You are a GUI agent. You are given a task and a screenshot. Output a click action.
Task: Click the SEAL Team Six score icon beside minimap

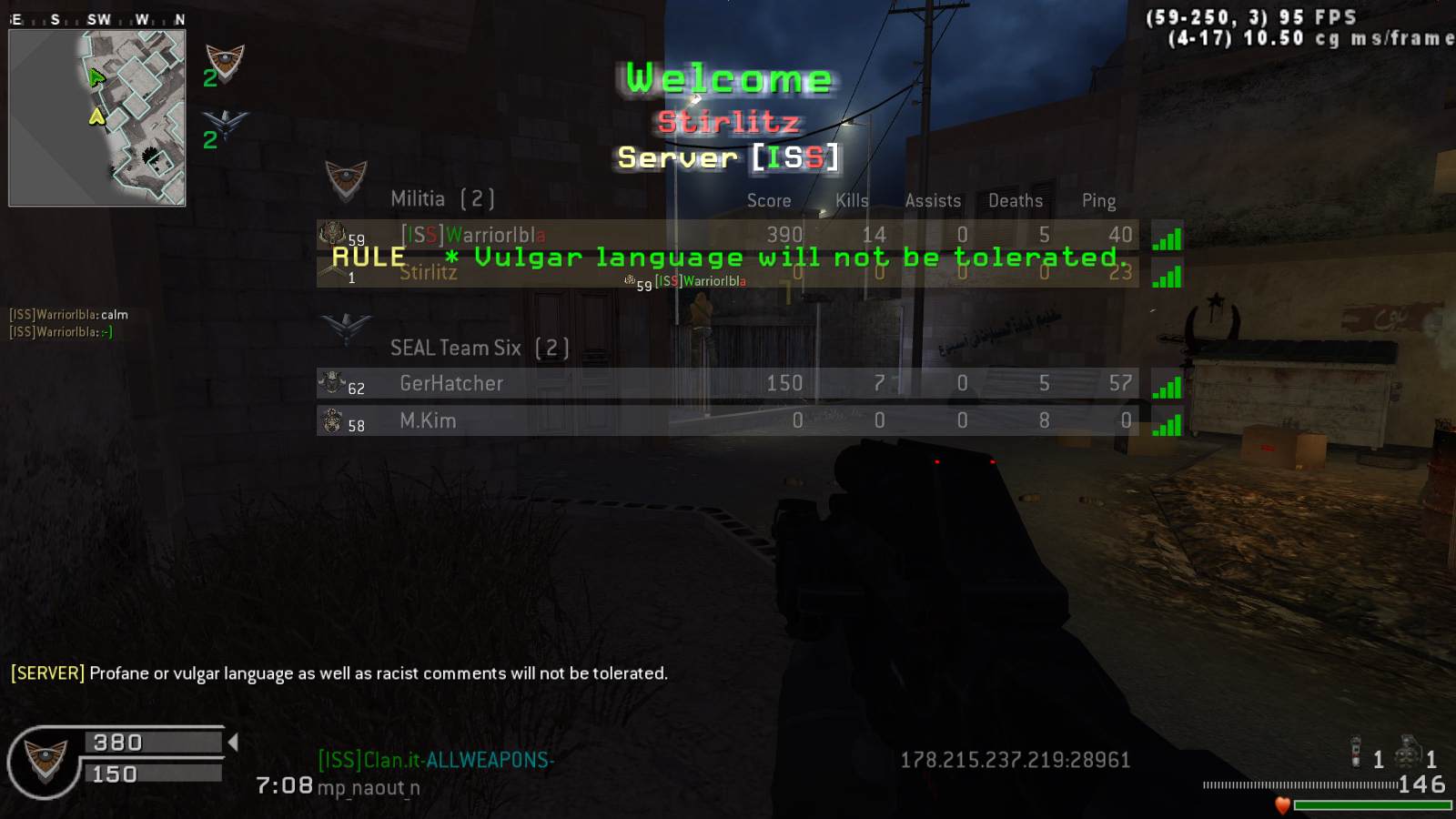[224, 125]
